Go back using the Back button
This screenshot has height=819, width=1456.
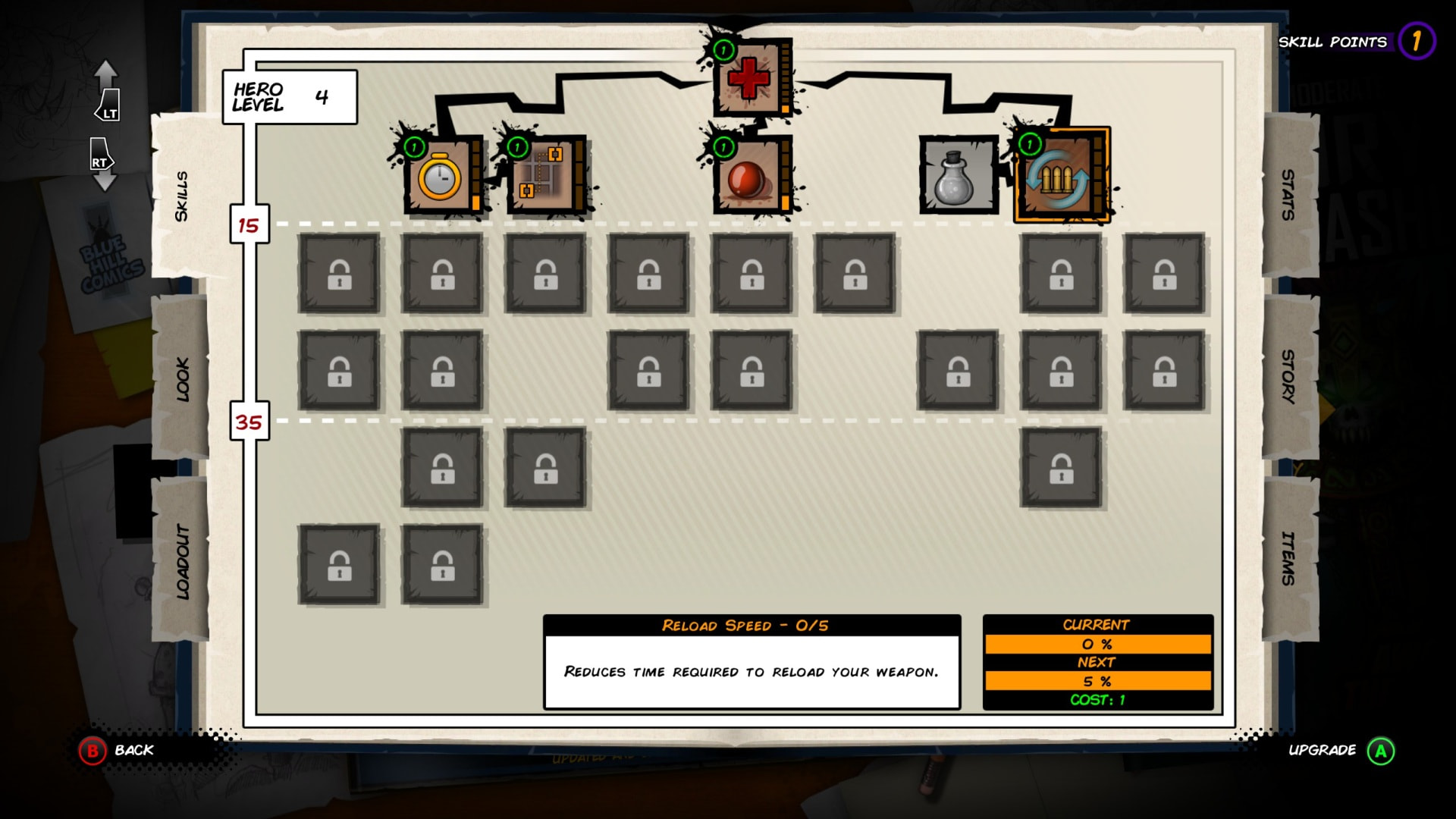tap(118, 751)
